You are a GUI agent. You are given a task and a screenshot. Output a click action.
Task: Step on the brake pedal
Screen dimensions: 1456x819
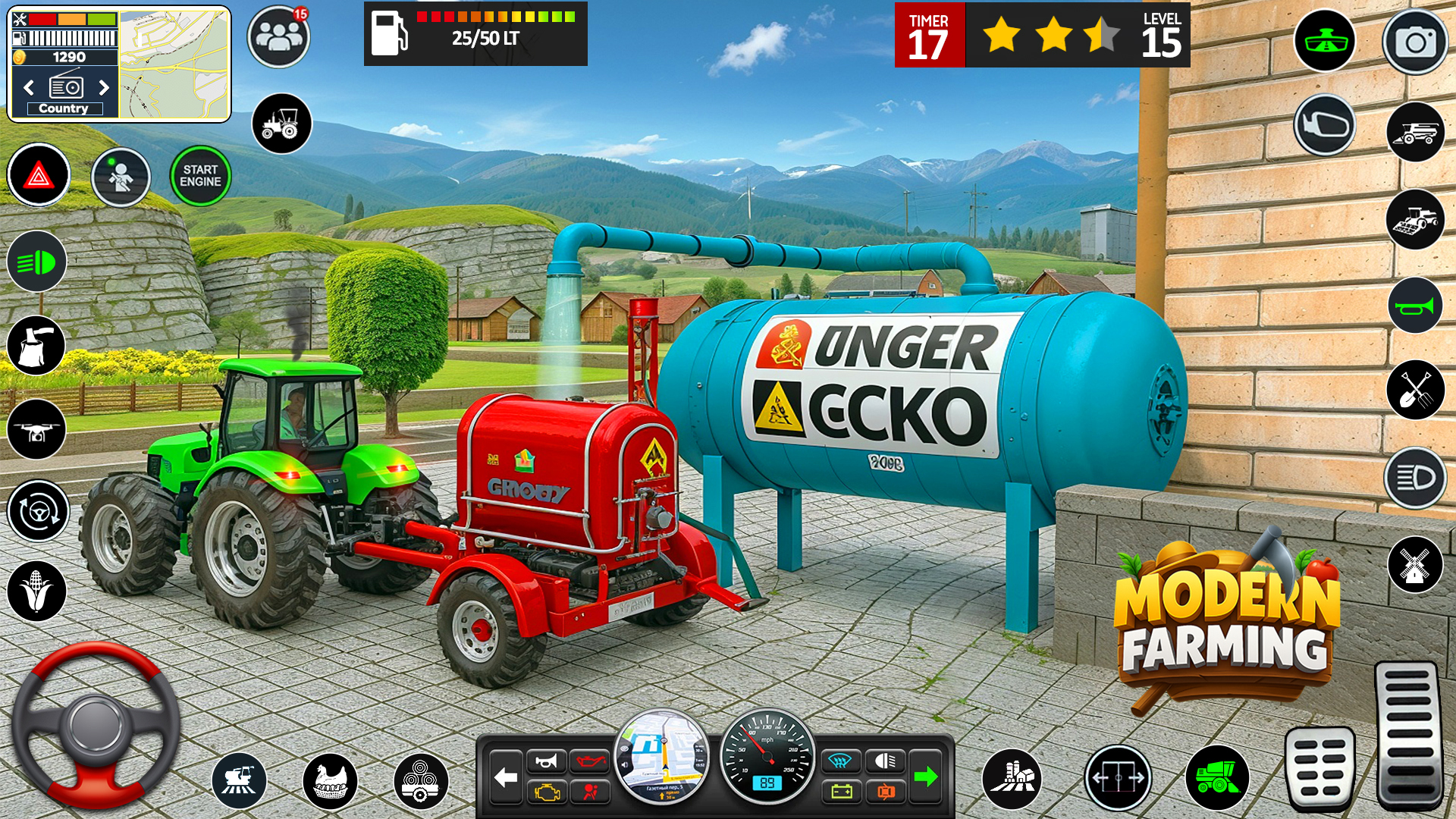pos(1319,766)
